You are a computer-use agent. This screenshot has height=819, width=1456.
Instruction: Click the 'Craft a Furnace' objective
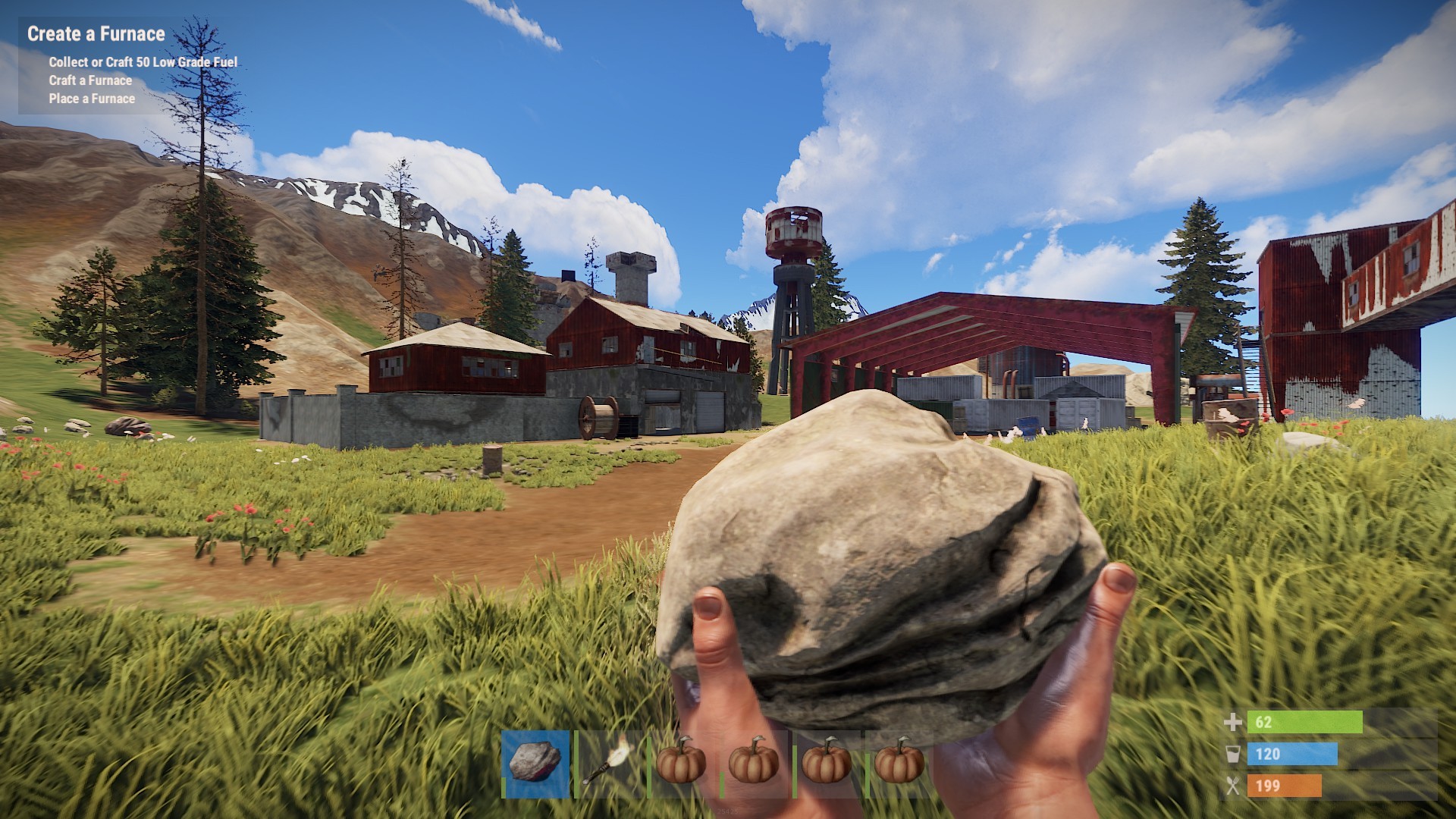point(89,80)
